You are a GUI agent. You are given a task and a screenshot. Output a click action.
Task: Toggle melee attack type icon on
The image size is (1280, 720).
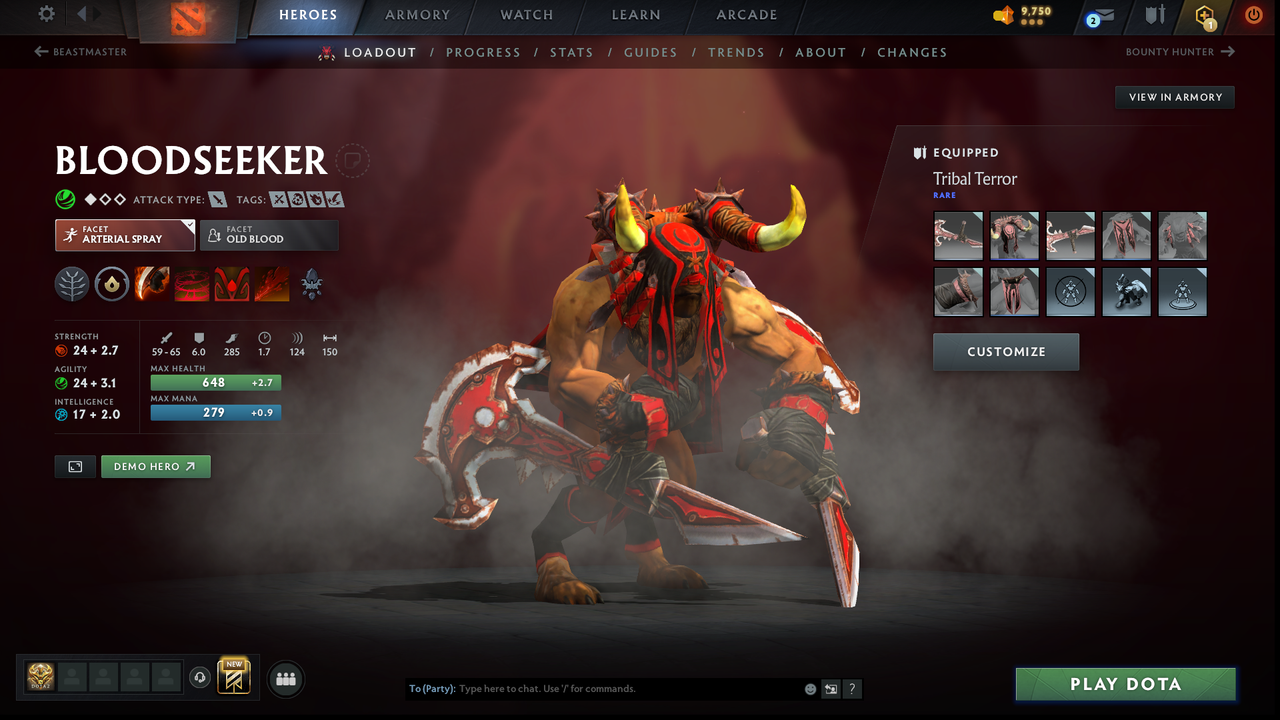point(218,199)
